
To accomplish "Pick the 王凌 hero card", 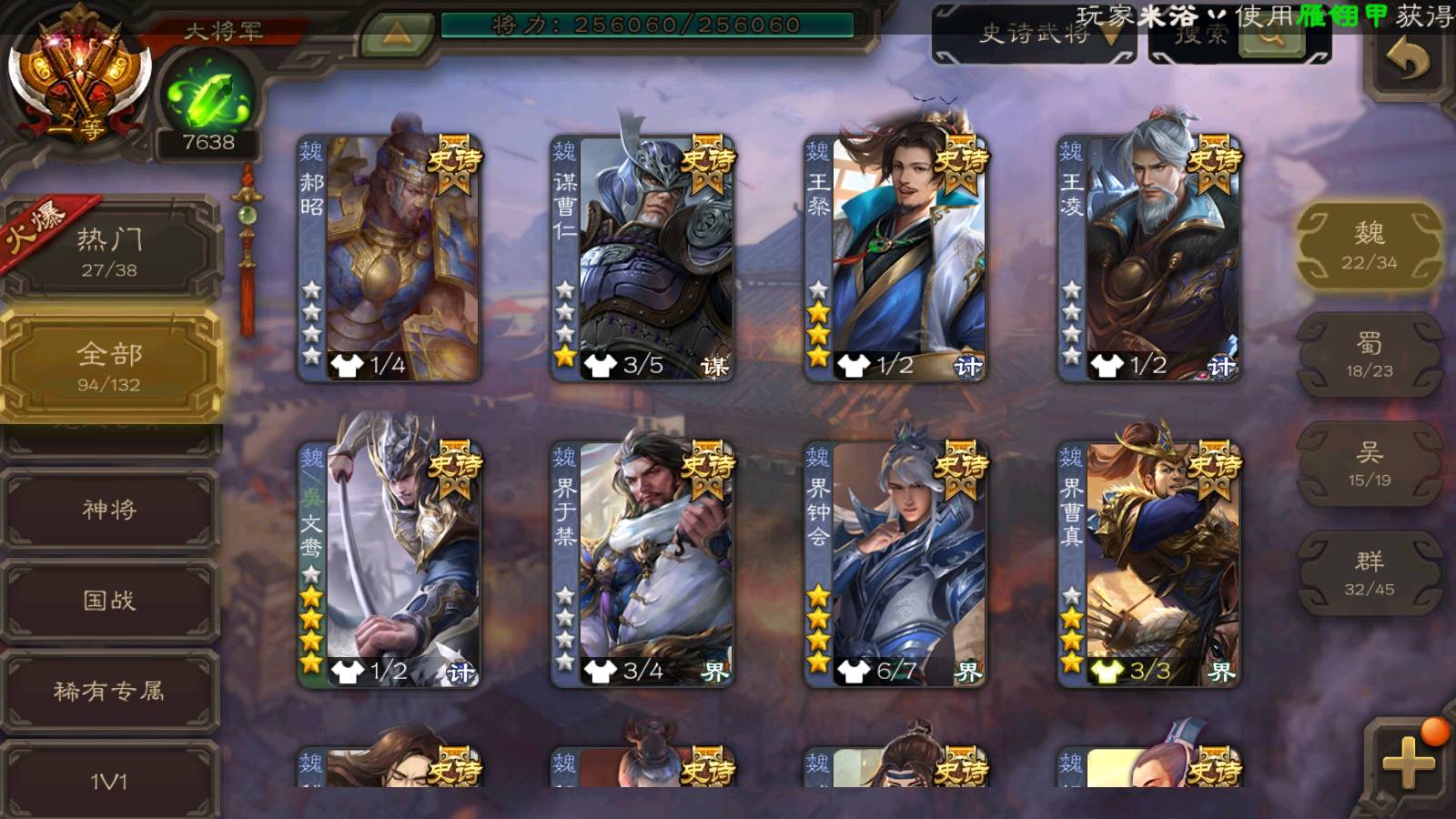I will click(1148, 259).
